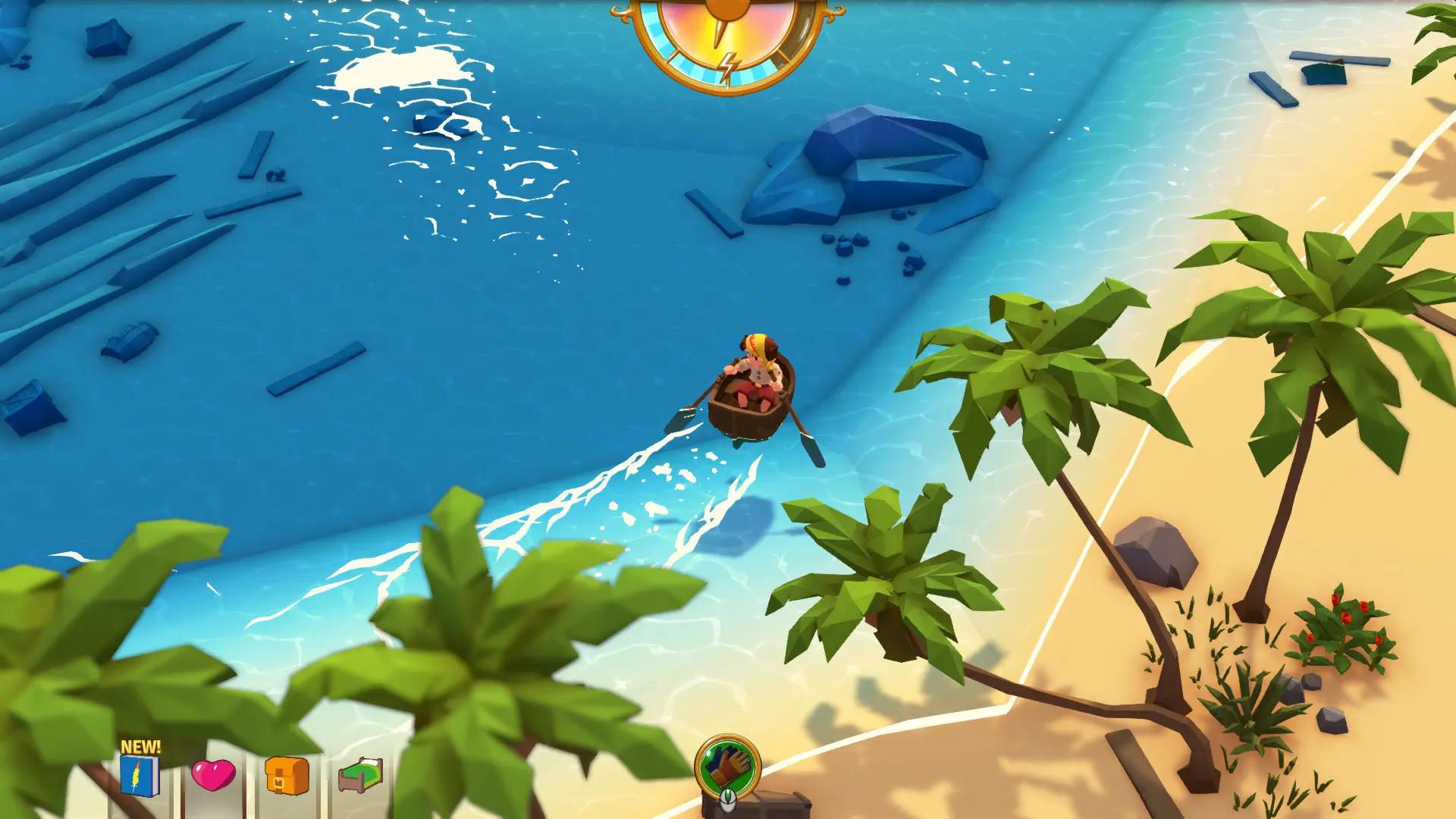Click the compass dial's right golden handle
1456x819 pixels.
click(x=834, y=14)
